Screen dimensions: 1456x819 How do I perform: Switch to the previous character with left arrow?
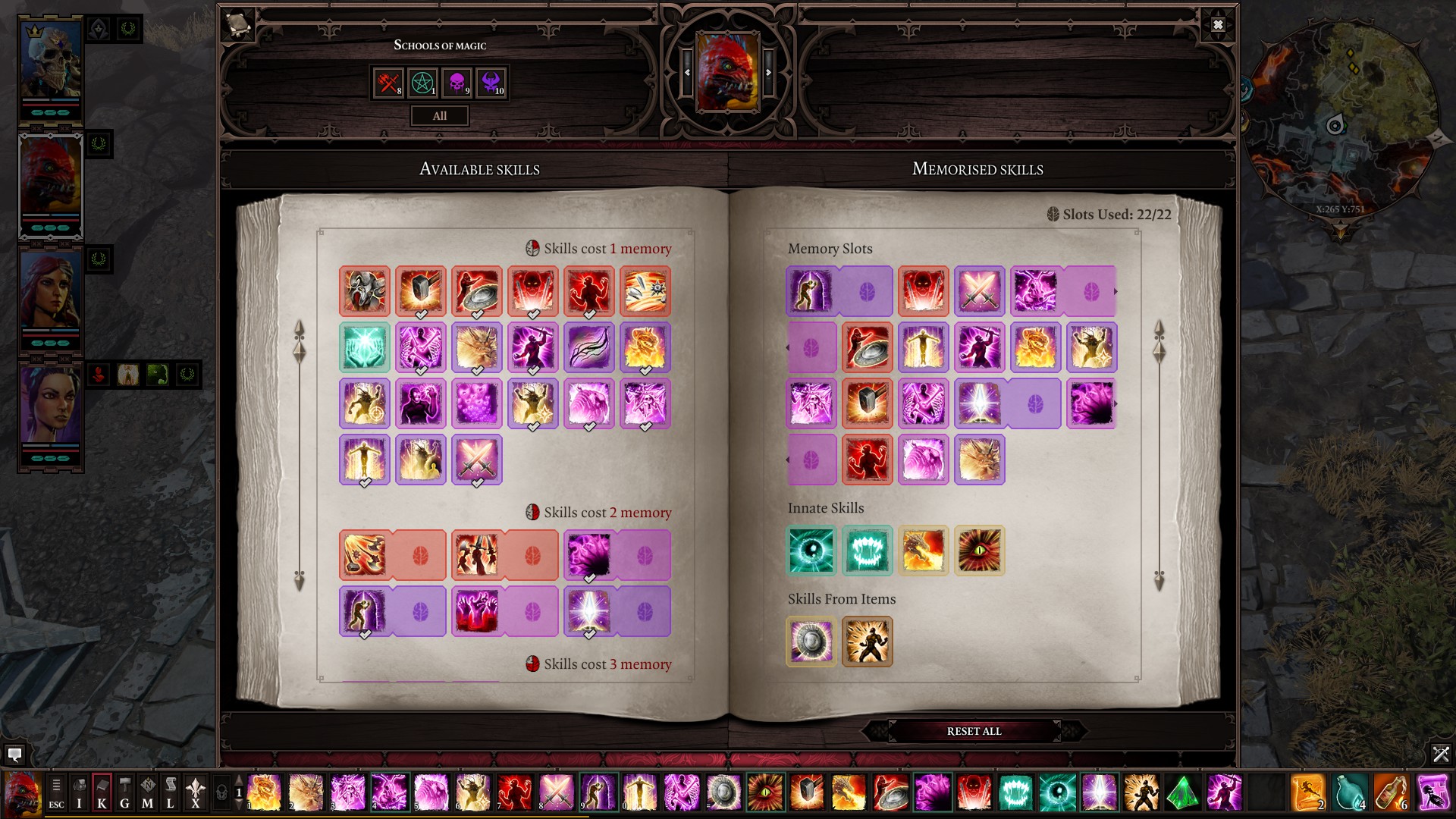687,73
